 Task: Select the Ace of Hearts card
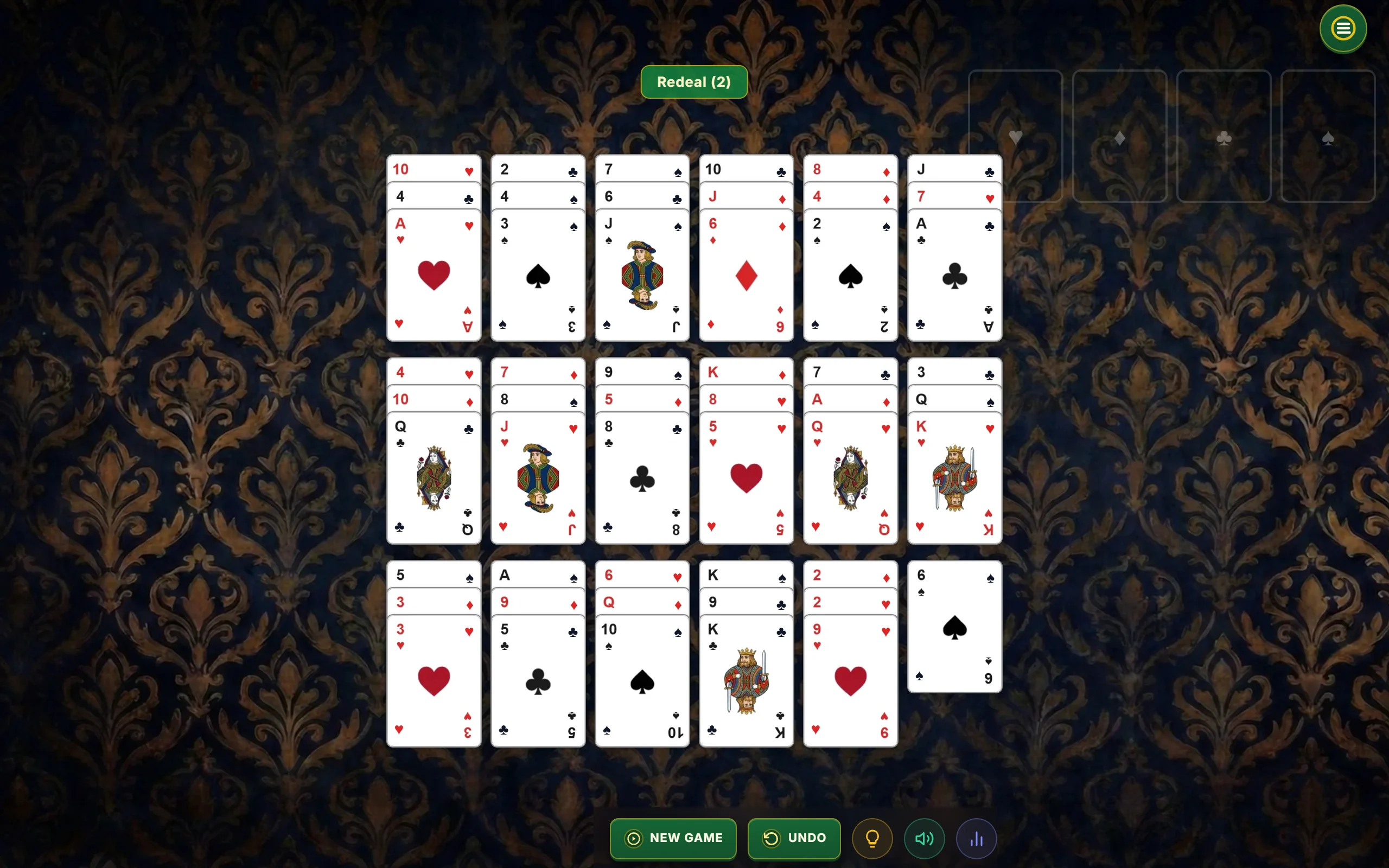(434, 276)
